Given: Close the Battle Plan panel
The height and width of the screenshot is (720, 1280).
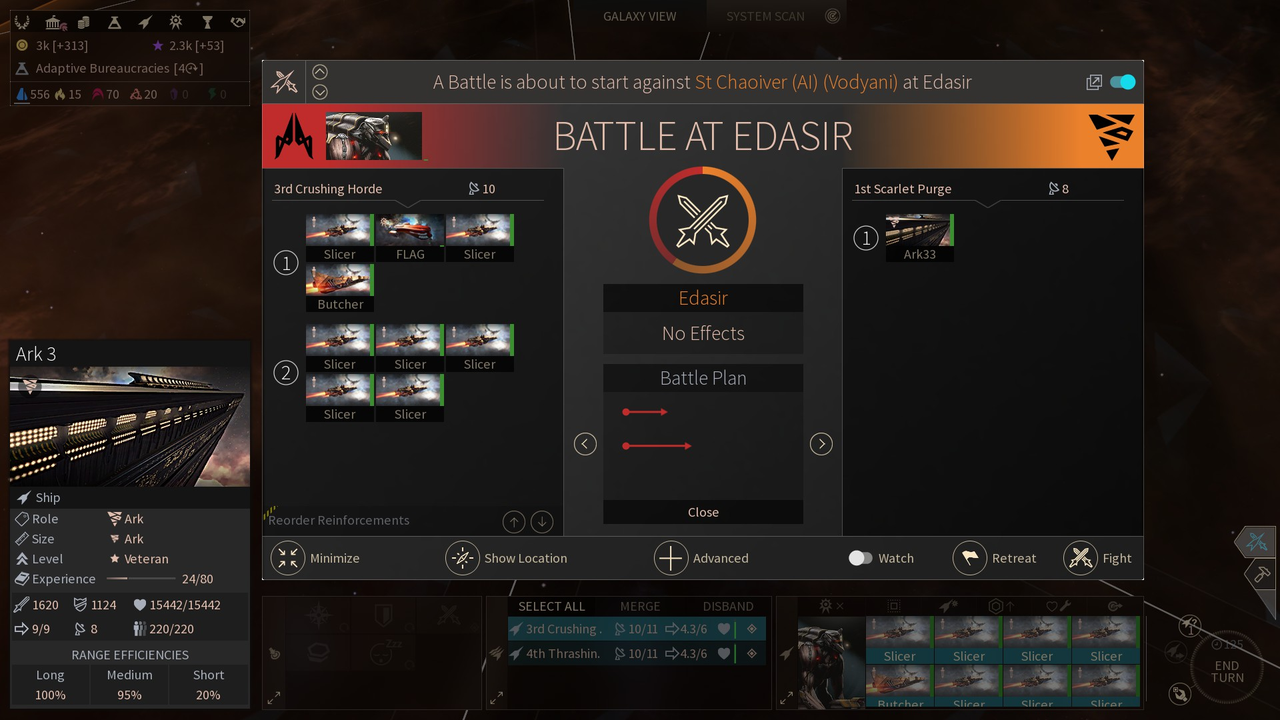Looking at the screenshot, I should [703, 512].
